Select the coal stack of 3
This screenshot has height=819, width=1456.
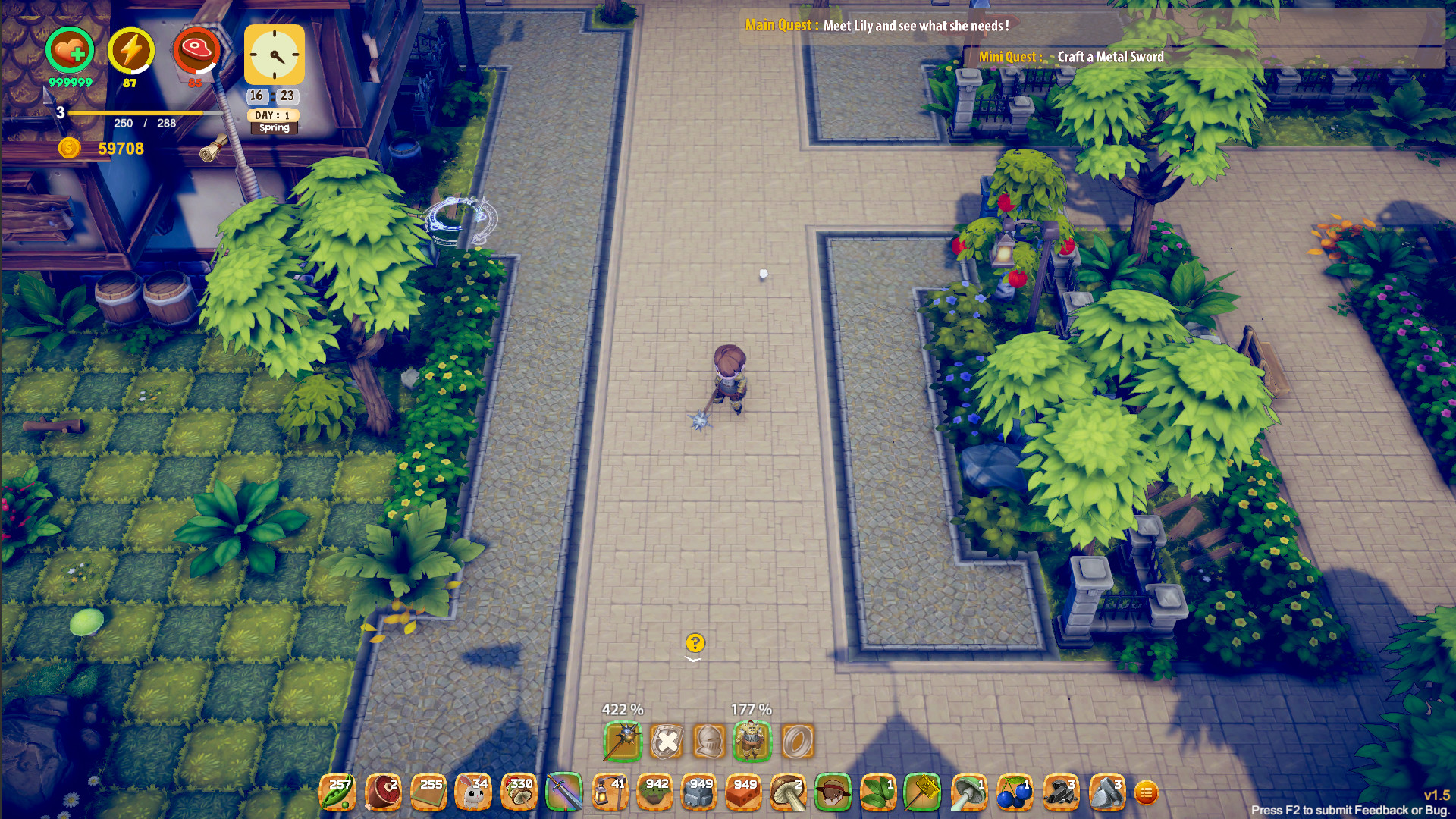(x=1060, y=791)
